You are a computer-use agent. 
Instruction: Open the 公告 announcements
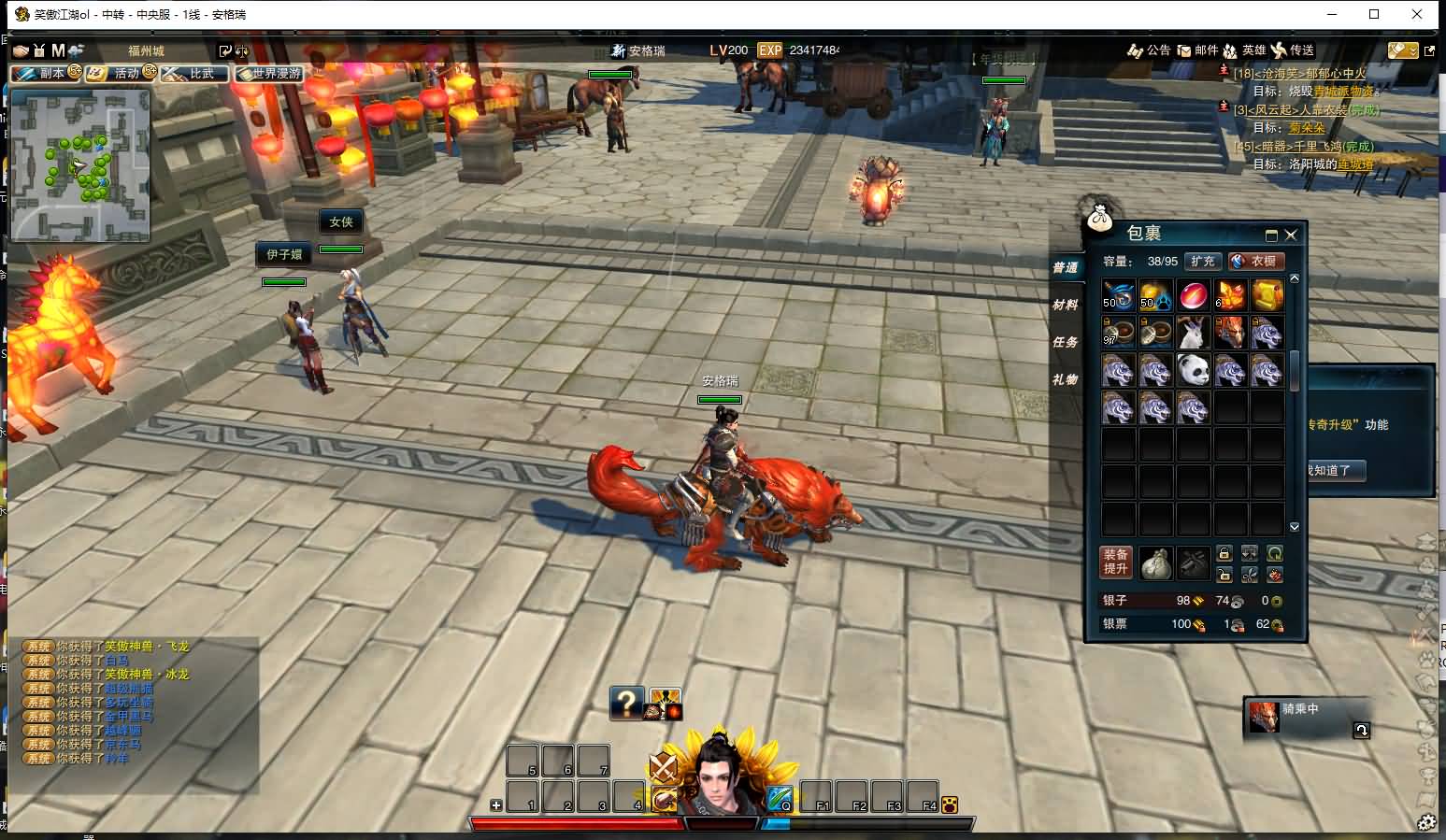1150,50
